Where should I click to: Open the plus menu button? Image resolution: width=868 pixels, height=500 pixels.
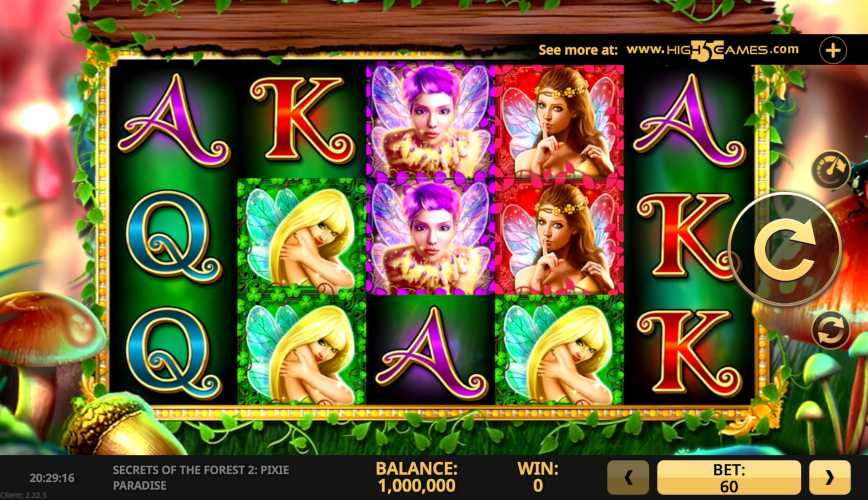coord(832,49)
